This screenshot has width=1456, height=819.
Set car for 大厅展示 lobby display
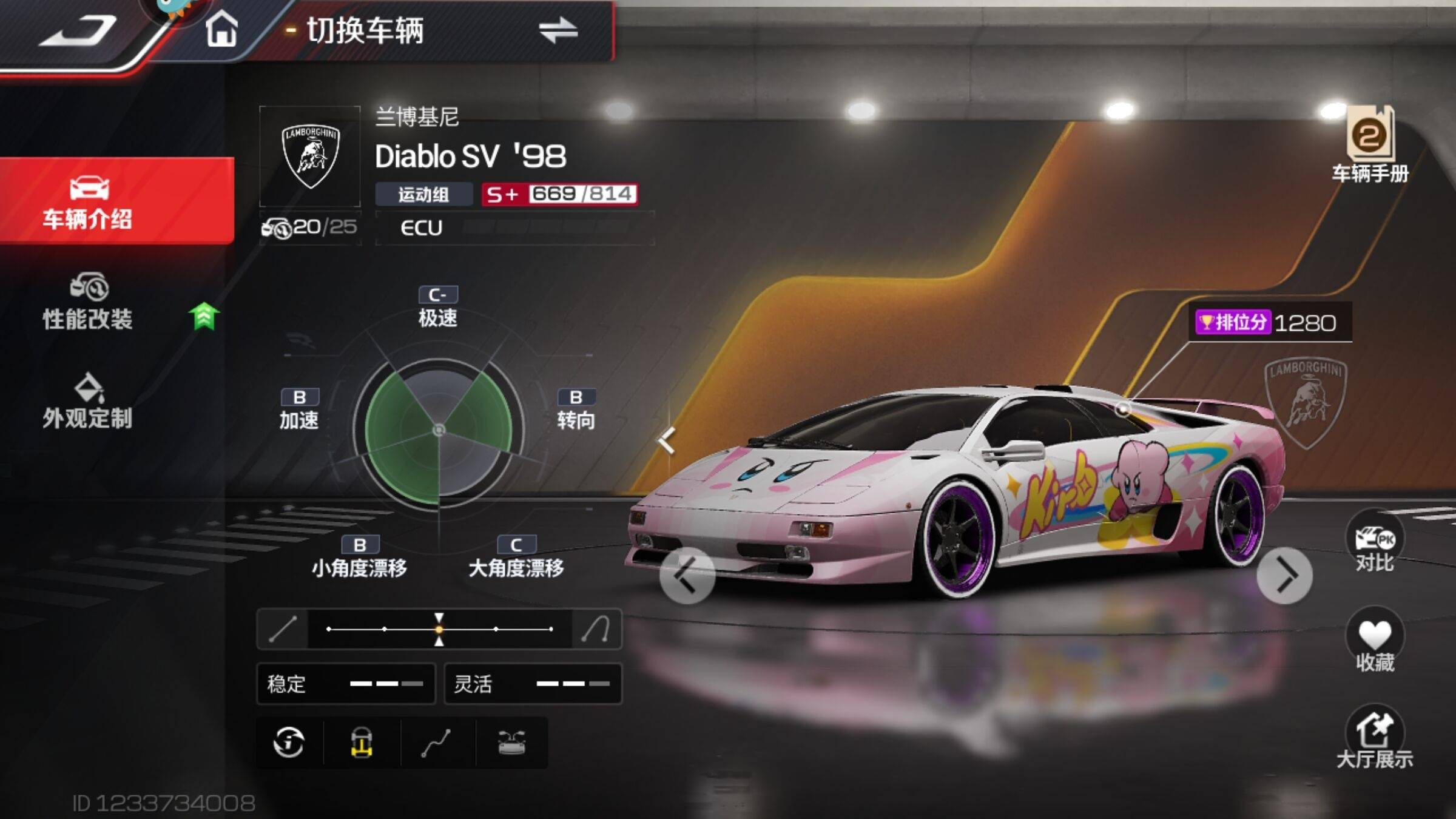(x=1374, y=737)
